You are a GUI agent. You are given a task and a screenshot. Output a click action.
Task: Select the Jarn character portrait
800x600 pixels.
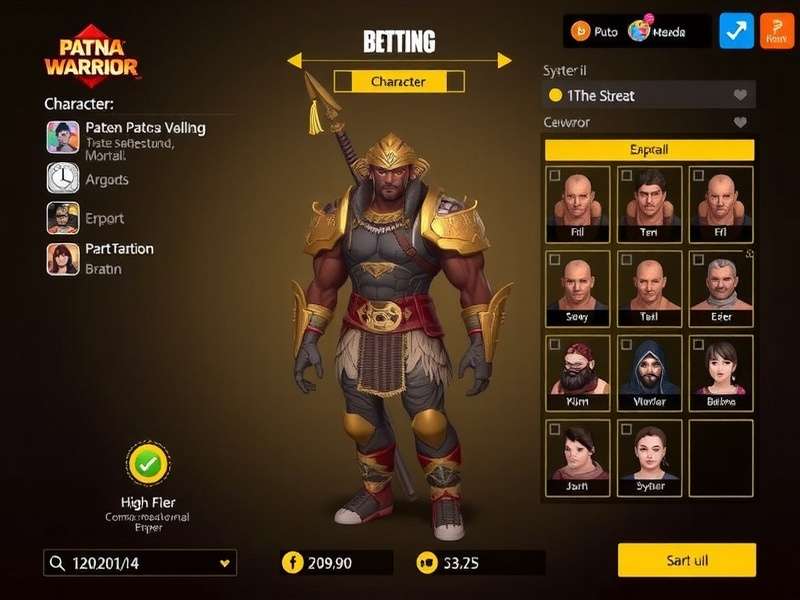coord(579,460)
